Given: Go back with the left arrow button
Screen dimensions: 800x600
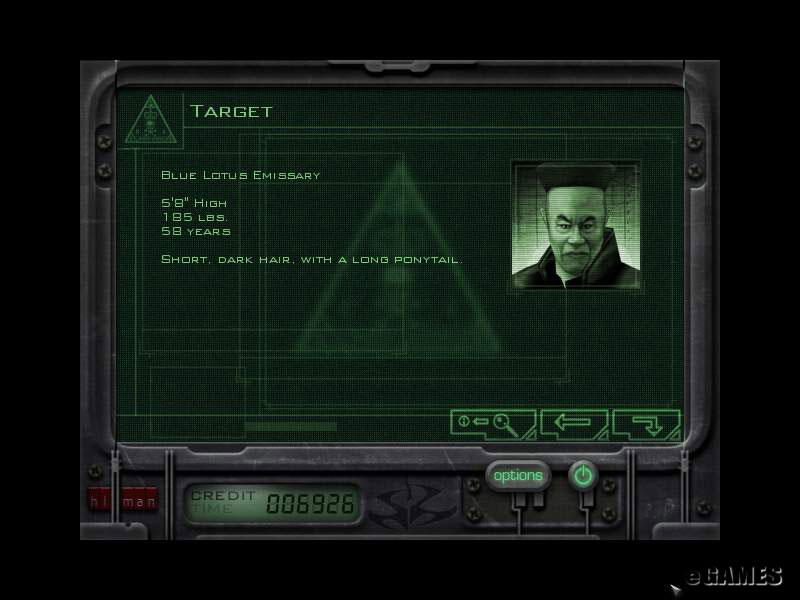Looking at the screenshot, I should [572, 423].
